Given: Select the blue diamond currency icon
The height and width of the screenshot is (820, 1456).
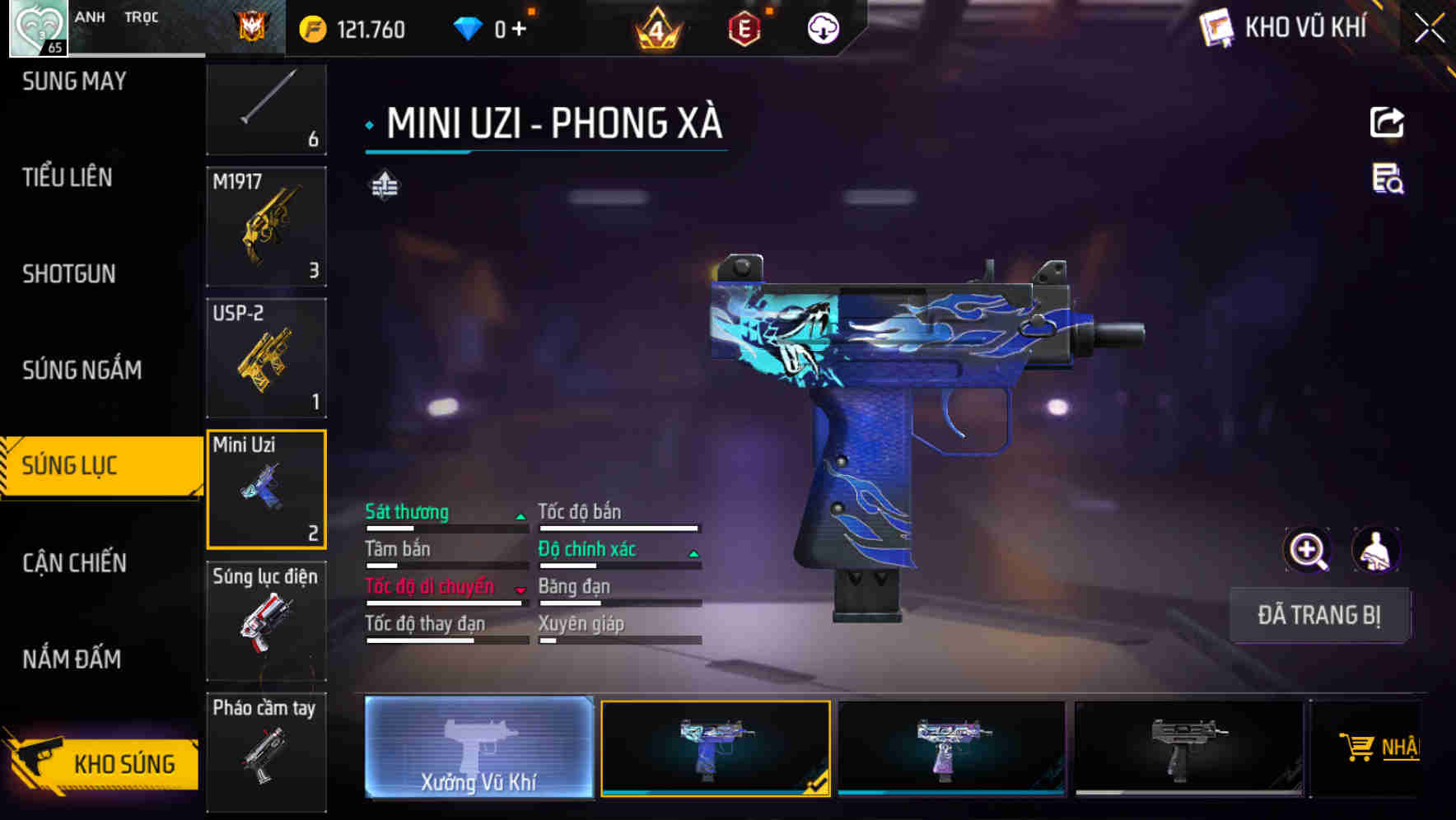Looking at the screenshot, I should tap(469, 27).
